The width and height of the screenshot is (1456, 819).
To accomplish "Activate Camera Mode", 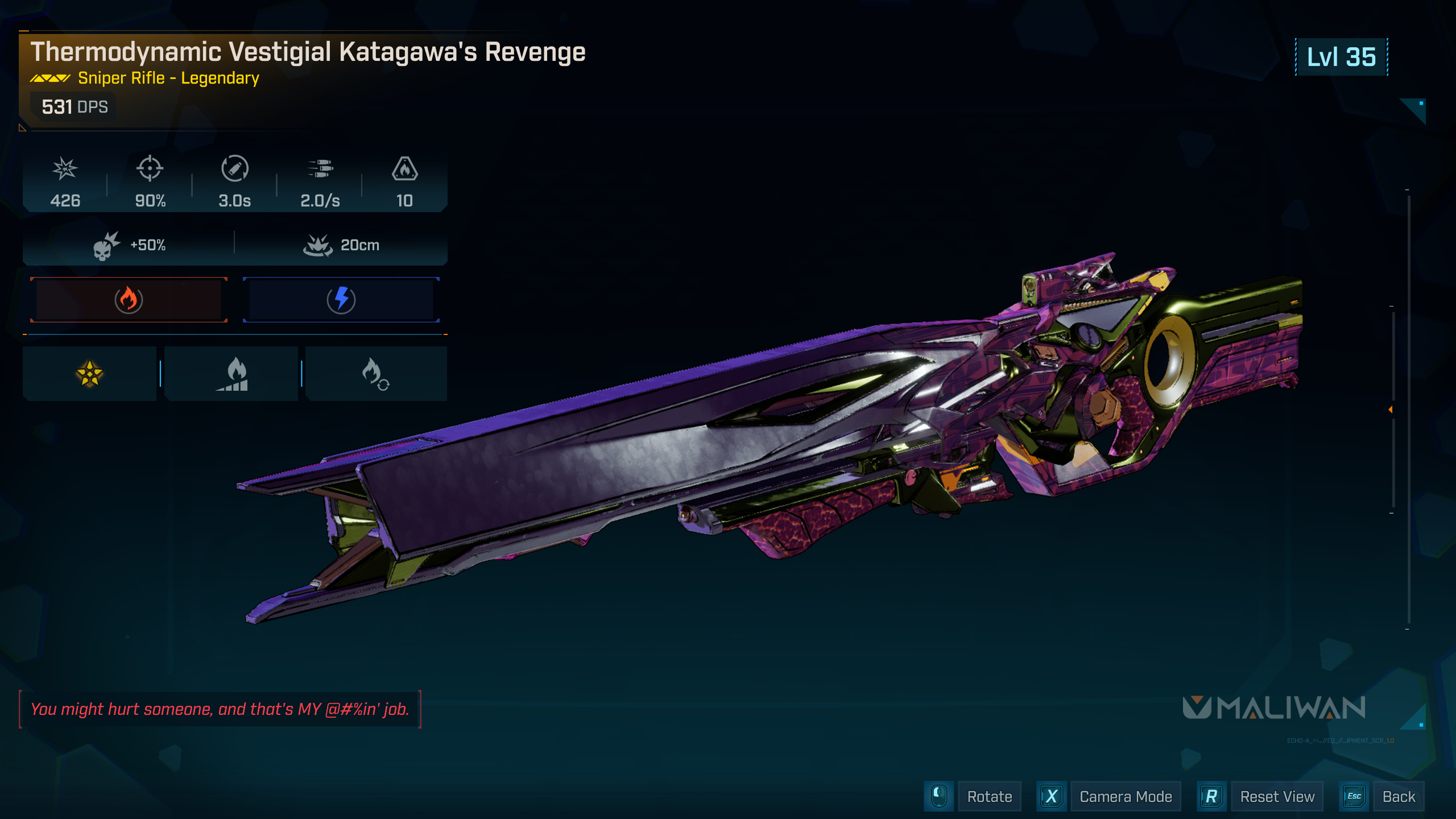I will click(x=1125, y=797).
